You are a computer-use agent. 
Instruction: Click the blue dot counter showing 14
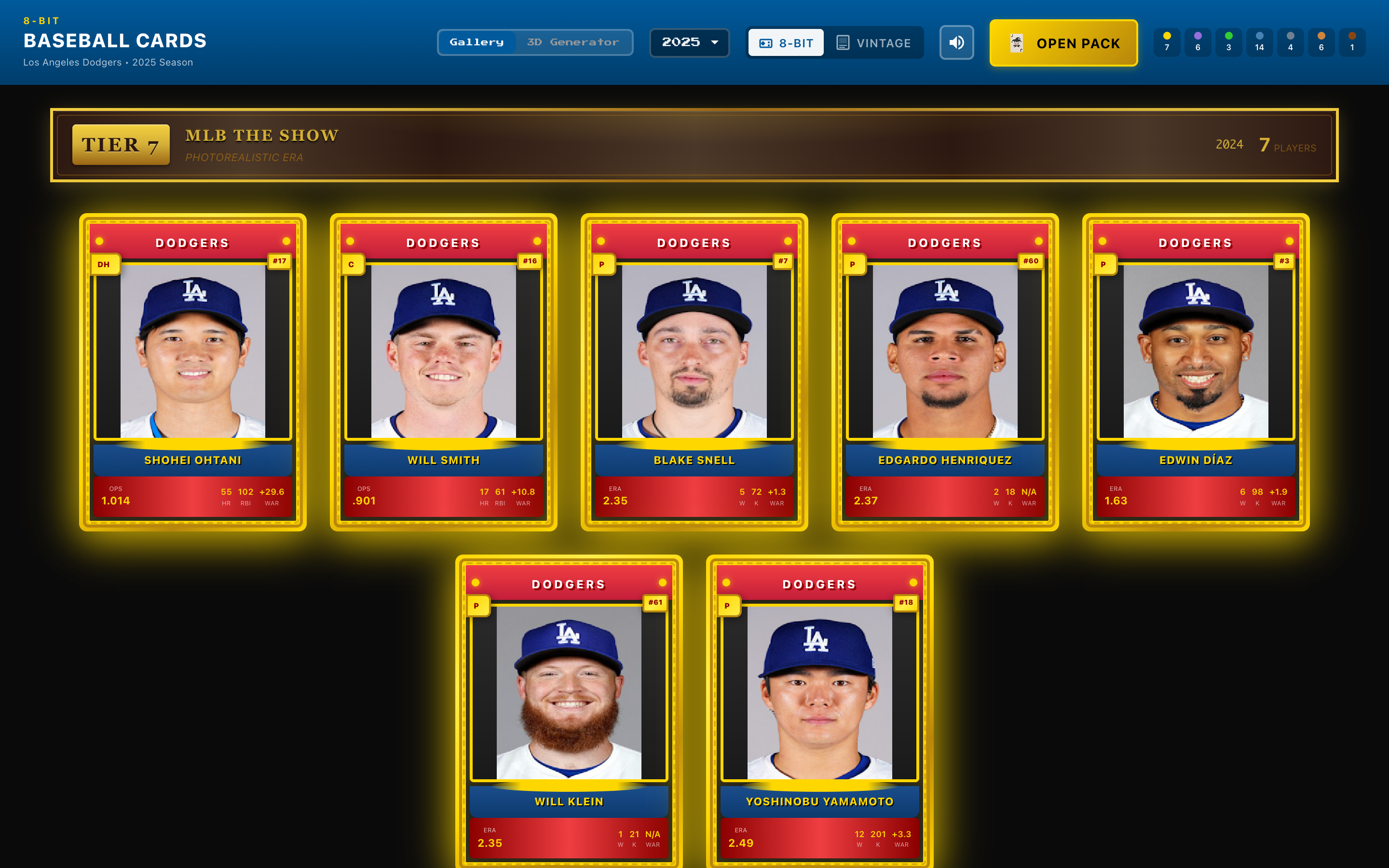click(x=1259, y=42)
